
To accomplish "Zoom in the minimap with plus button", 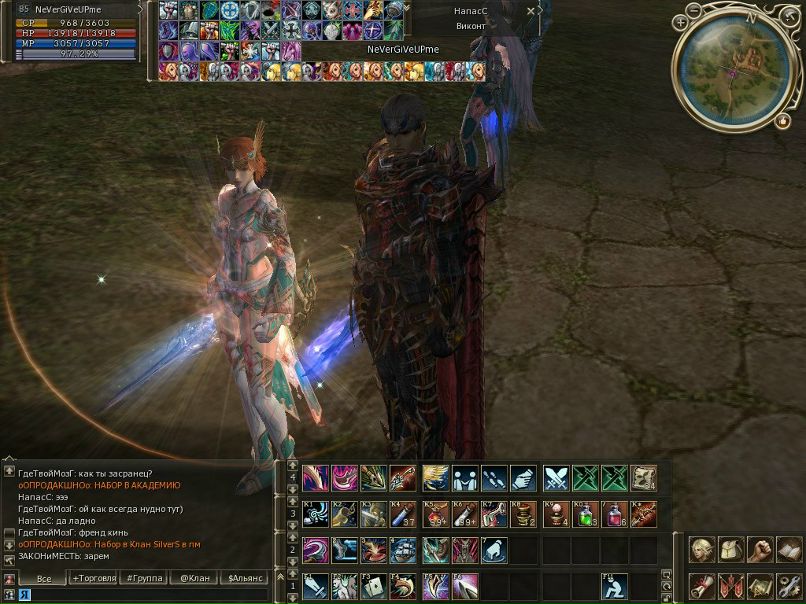I will (x=682, y=20).
